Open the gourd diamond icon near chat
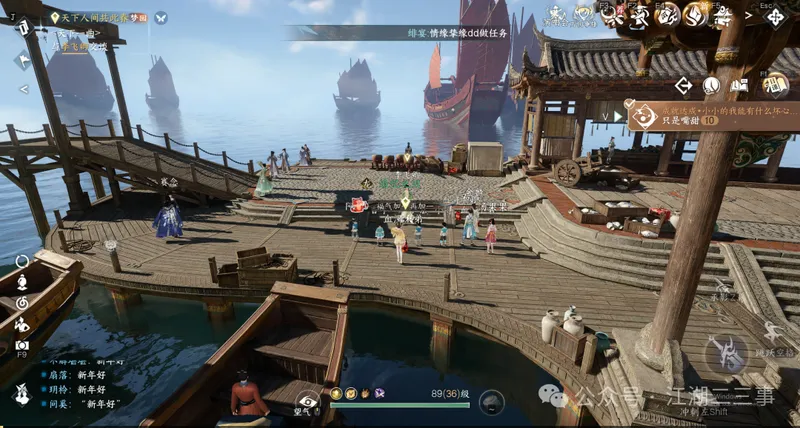800x428 pixels. click(21, 393)
